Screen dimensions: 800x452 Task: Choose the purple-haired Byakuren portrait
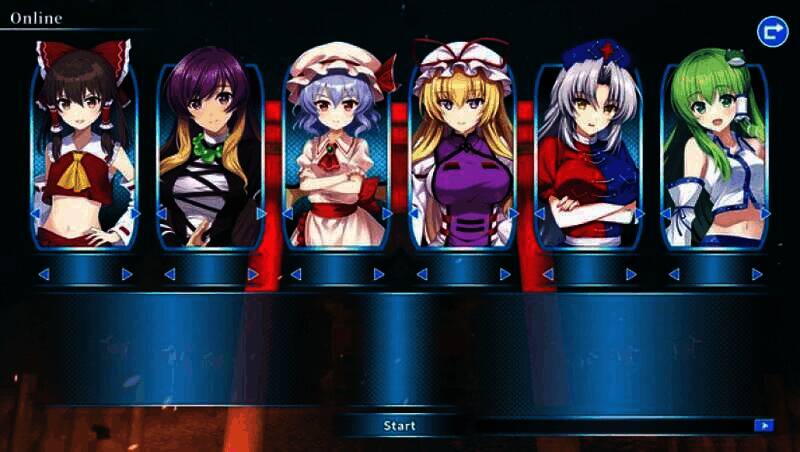(210, 150)
